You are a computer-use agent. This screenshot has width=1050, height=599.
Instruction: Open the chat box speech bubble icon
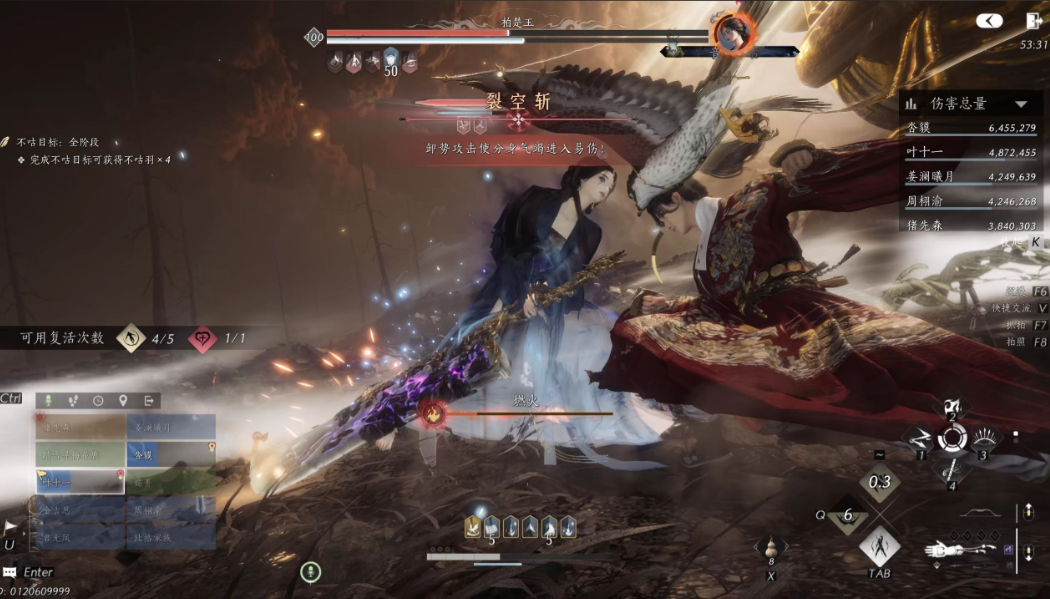9,572
